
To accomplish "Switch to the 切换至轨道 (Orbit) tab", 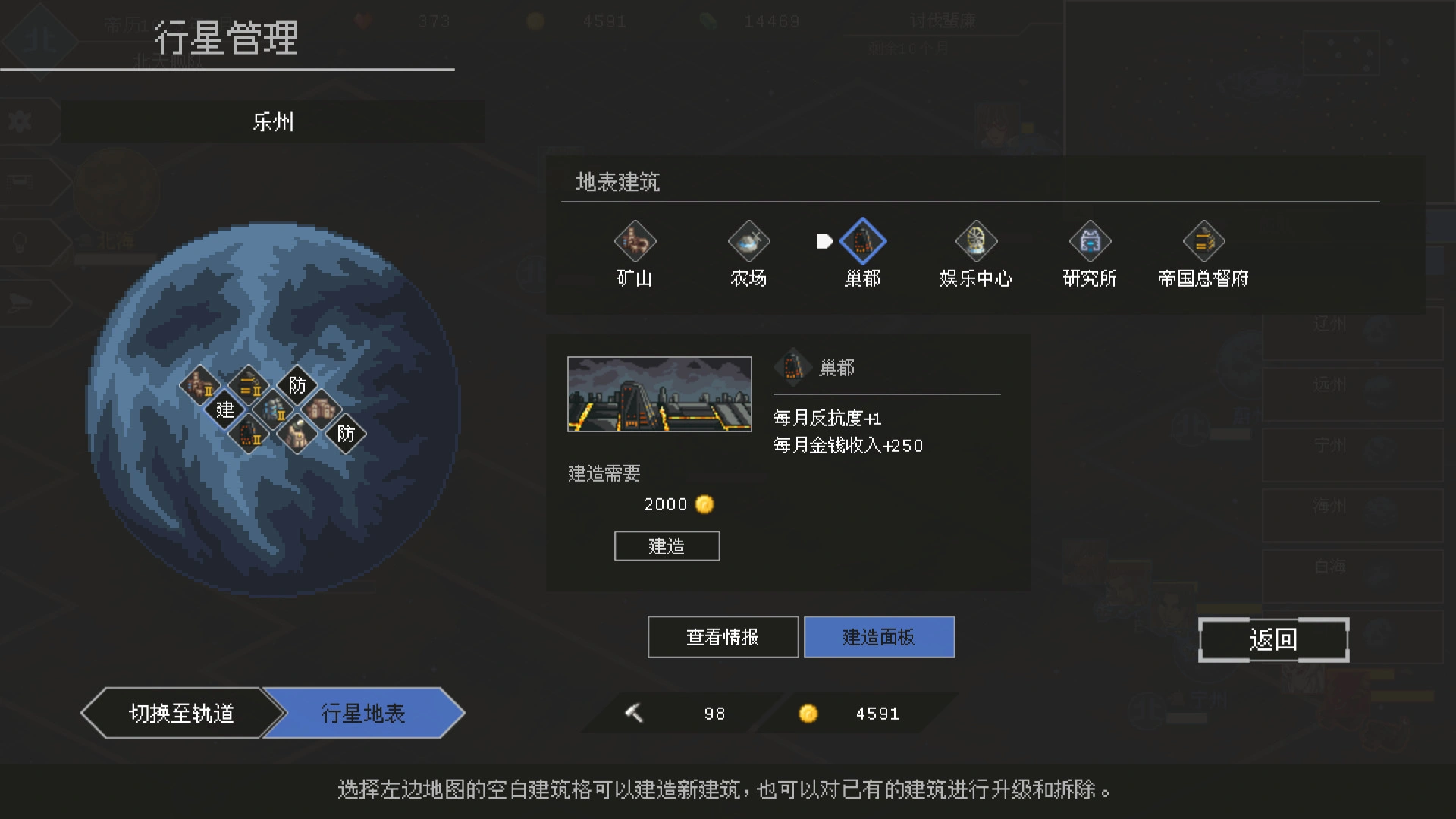I will [182, 713].
